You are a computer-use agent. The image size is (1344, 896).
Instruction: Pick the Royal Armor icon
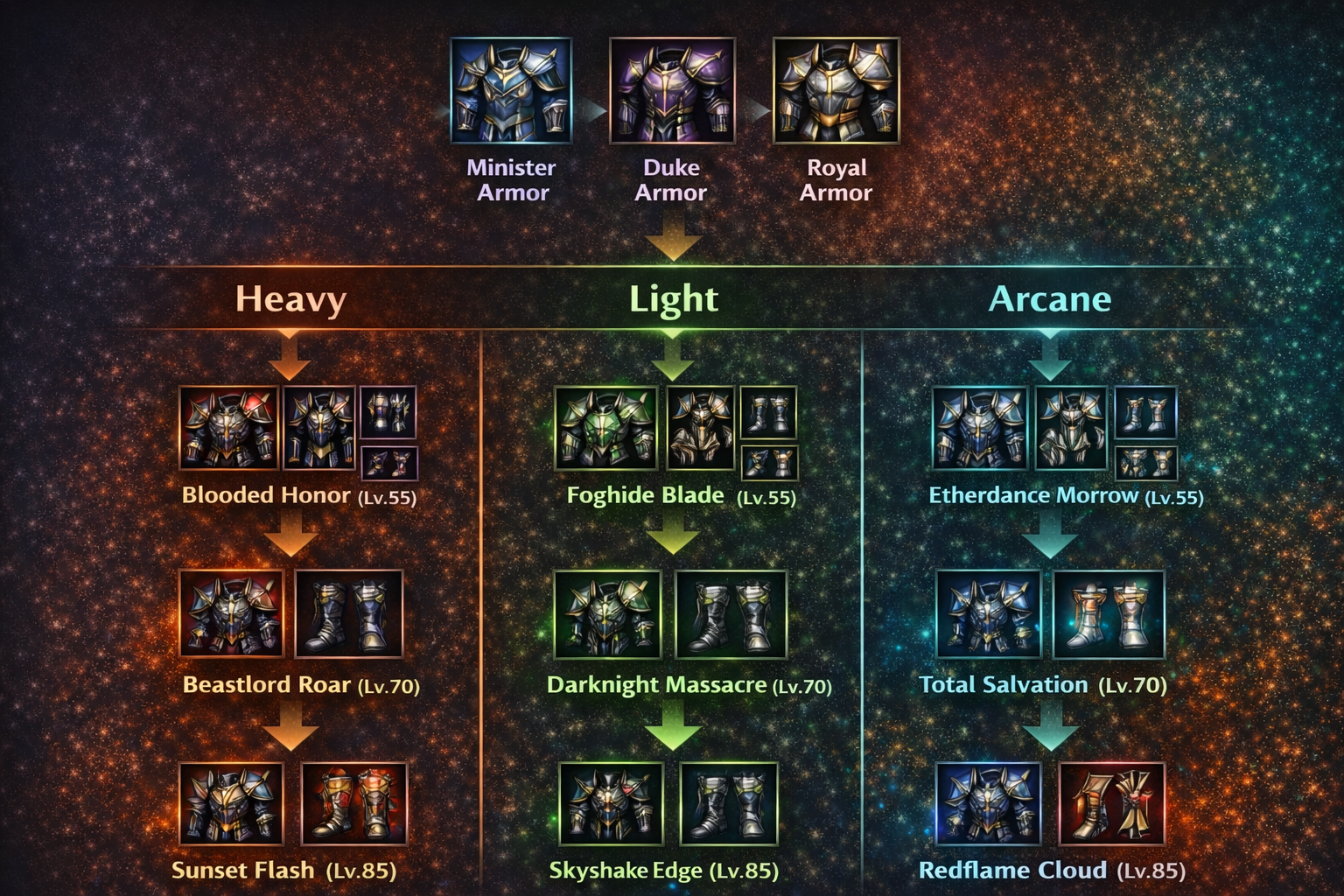coord(836,90)
